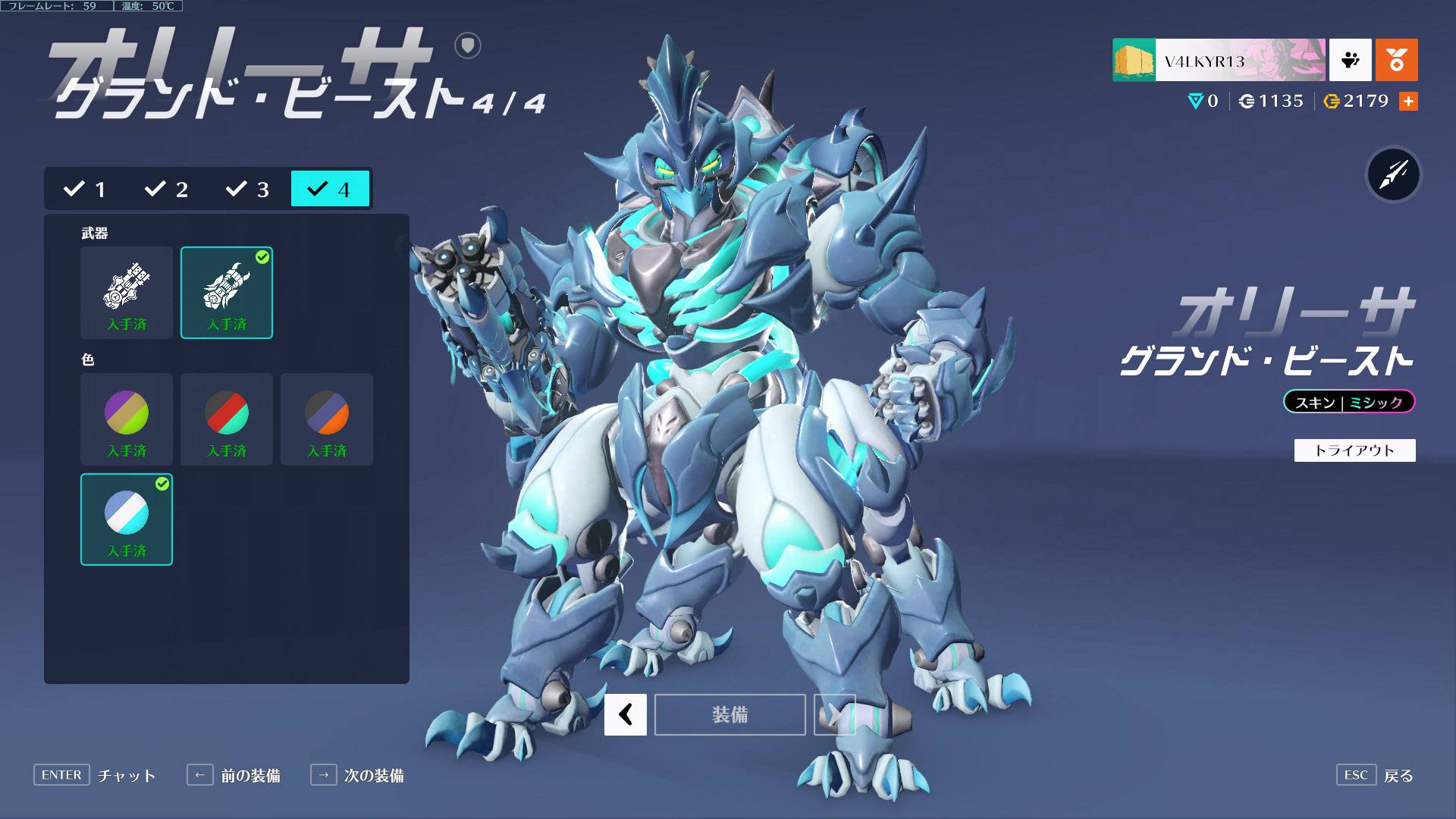Image resolution: width=1456 pixels, height=819 pixels.
Task: Select the highlighted tab 4
Action: tap(330, 189)
